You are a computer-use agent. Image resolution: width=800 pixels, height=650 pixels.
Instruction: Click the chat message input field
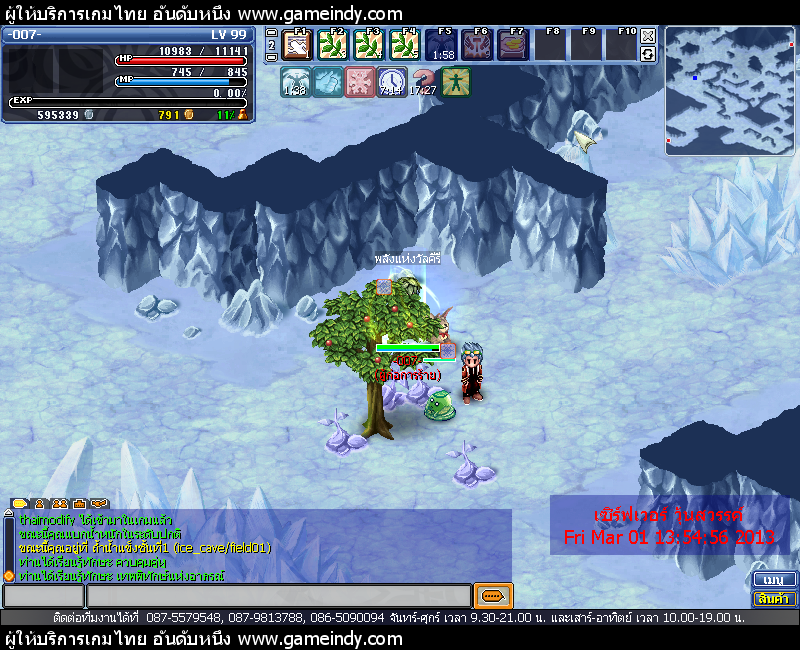point(278,596)
